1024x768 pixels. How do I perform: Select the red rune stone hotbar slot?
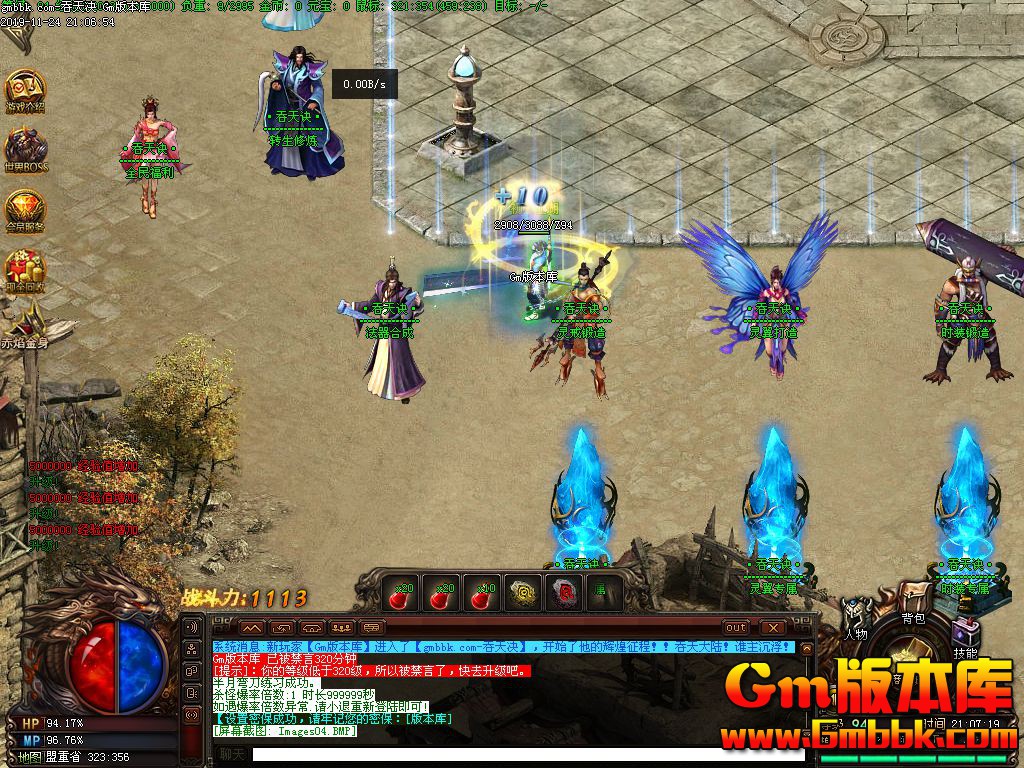561,592
